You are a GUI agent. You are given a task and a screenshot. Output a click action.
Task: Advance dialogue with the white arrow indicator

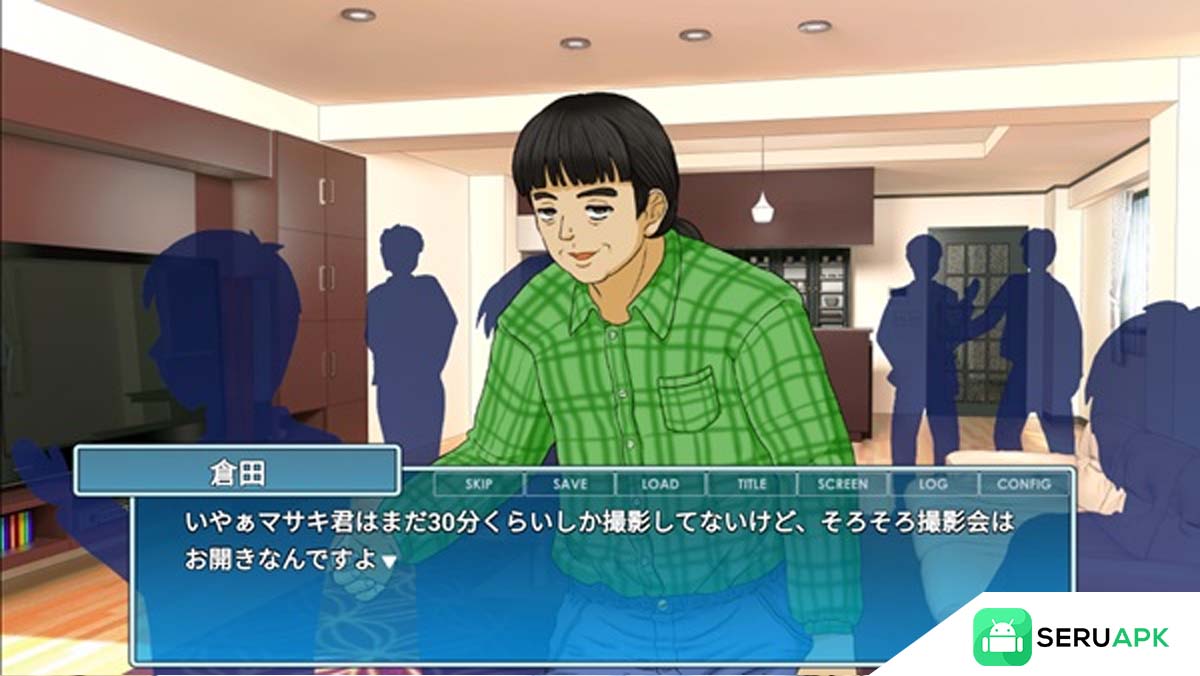point(389,562)
